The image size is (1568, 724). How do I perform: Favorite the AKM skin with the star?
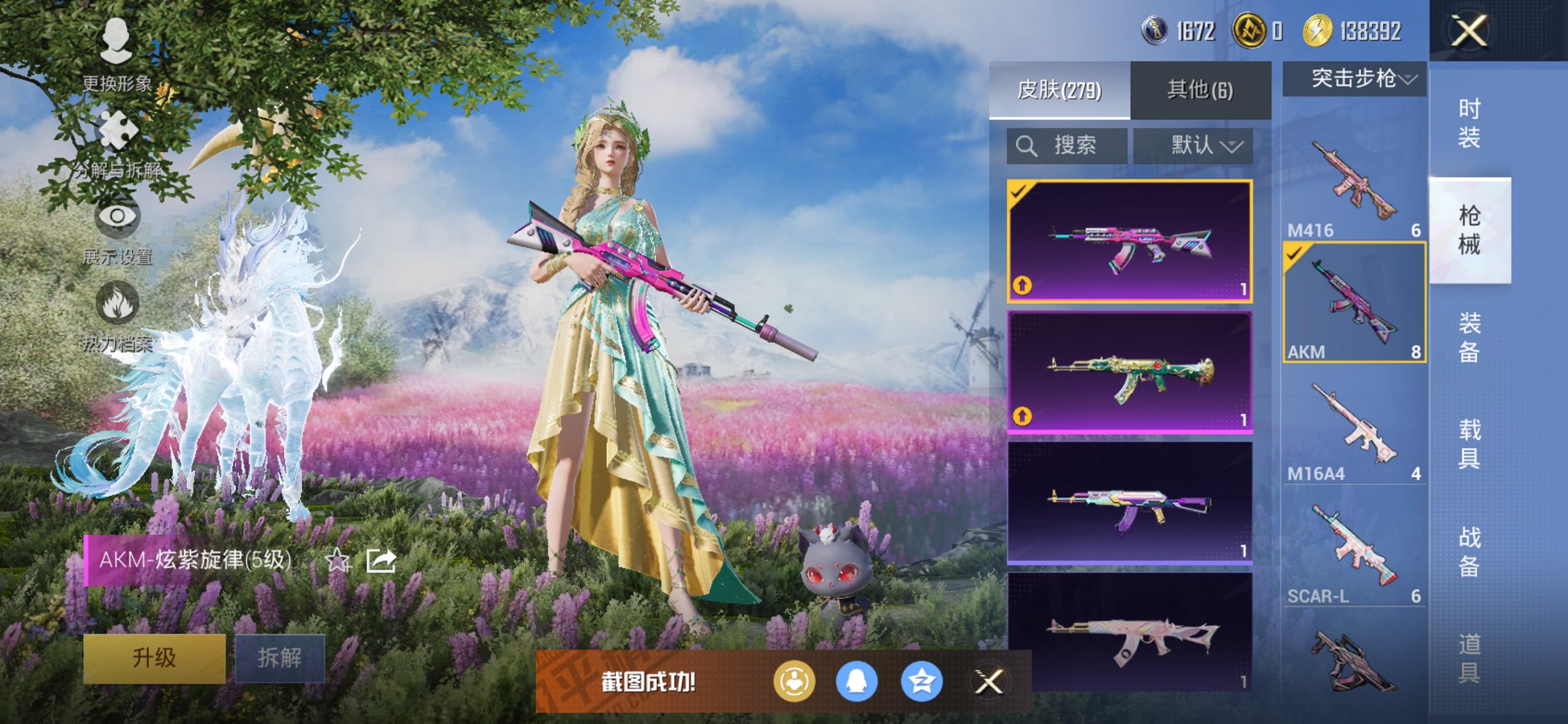(337, 560)
